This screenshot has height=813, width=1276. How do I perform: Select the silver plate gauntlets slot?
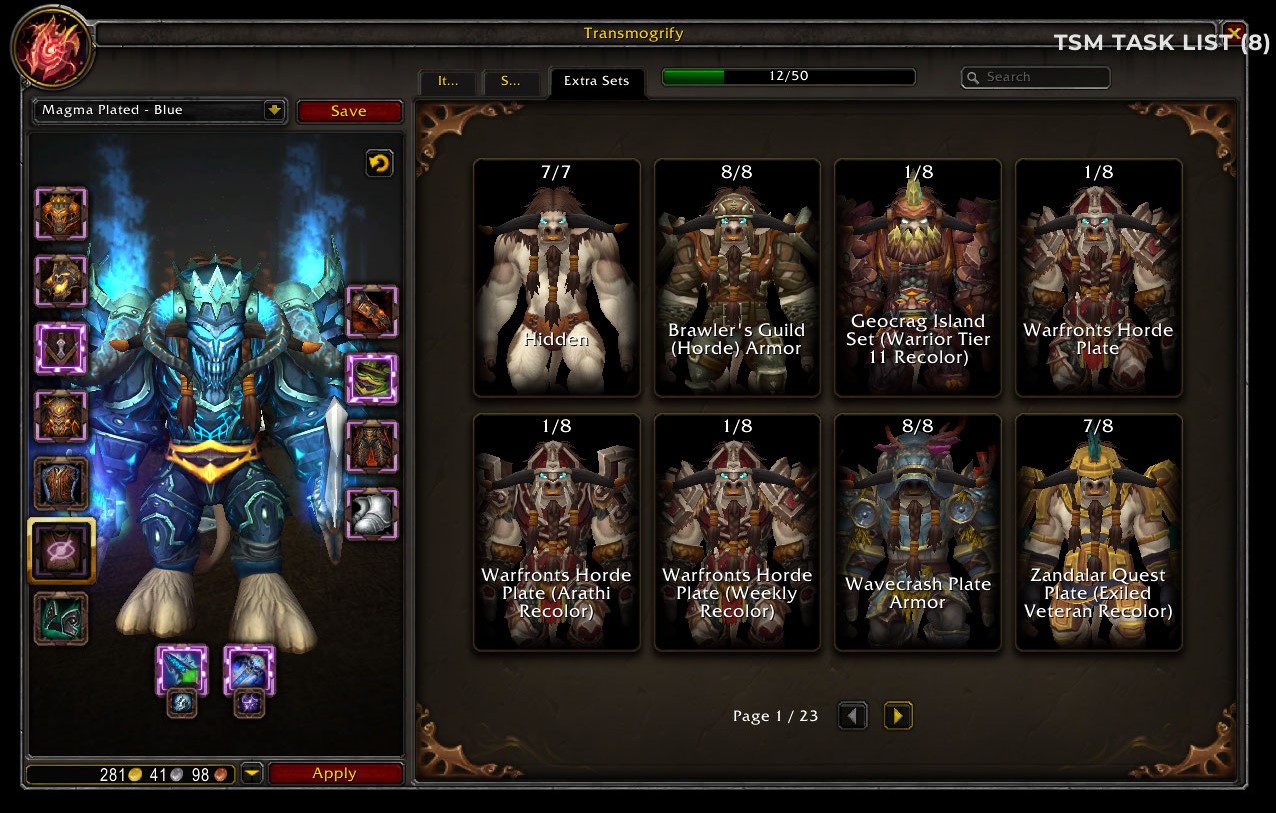click(372, 513)
